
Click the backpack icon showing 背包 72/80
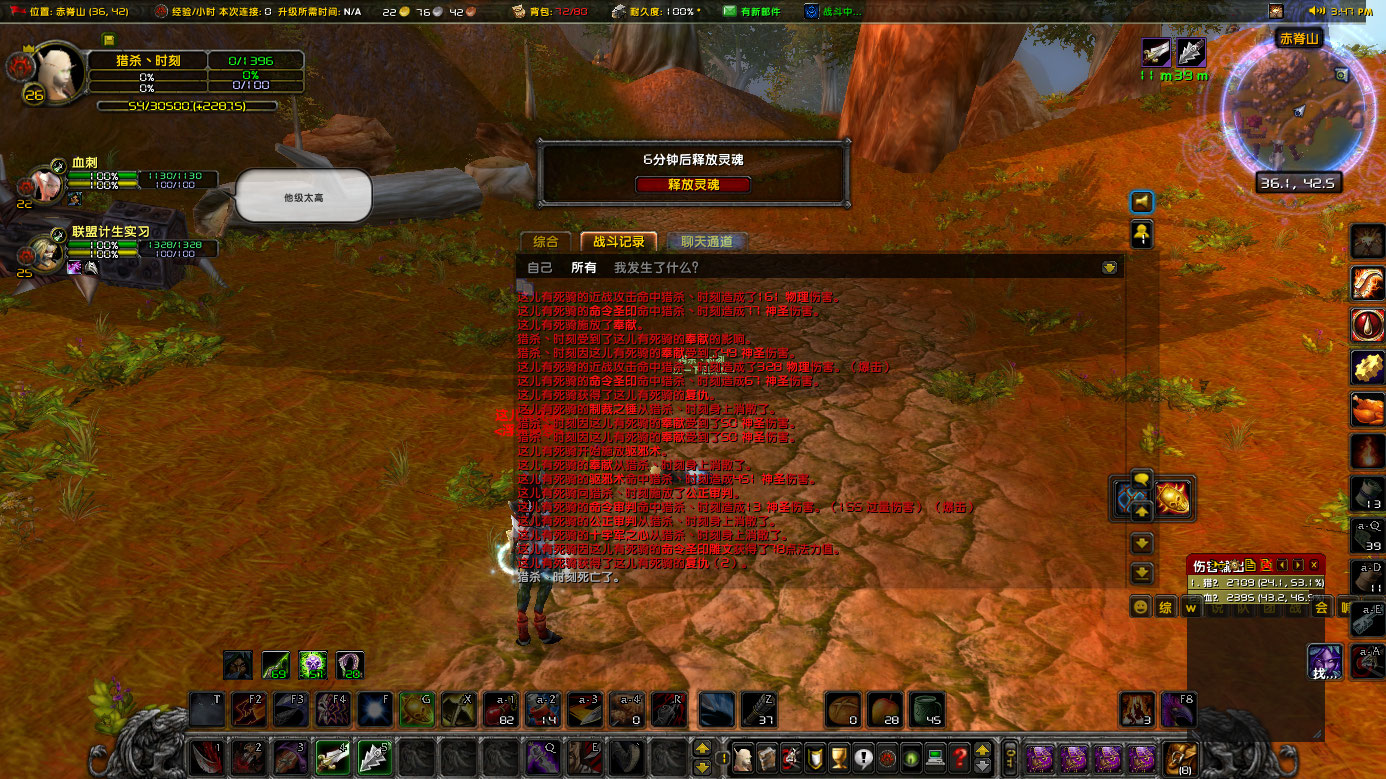(518, 12)
